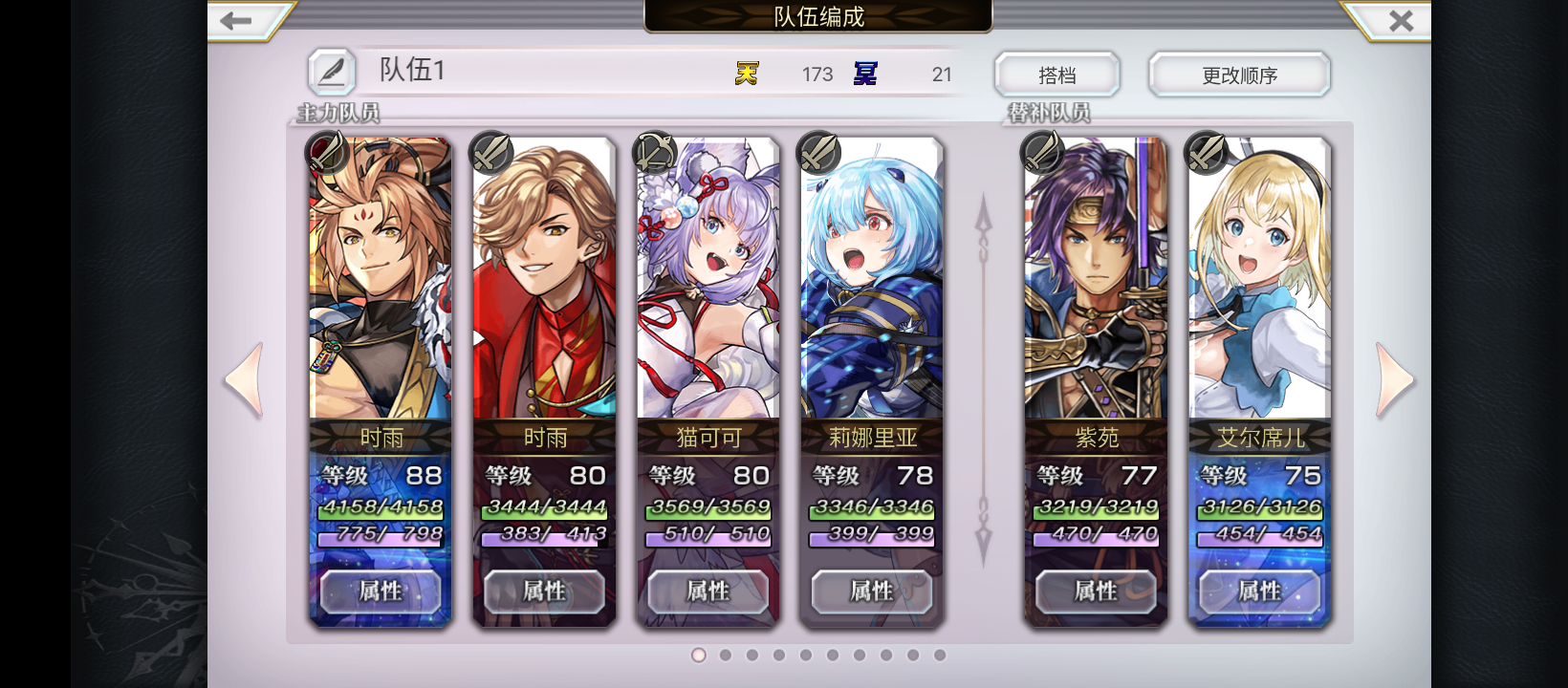View 属性 of 猫可可
1568x688 pixels.
708,592
